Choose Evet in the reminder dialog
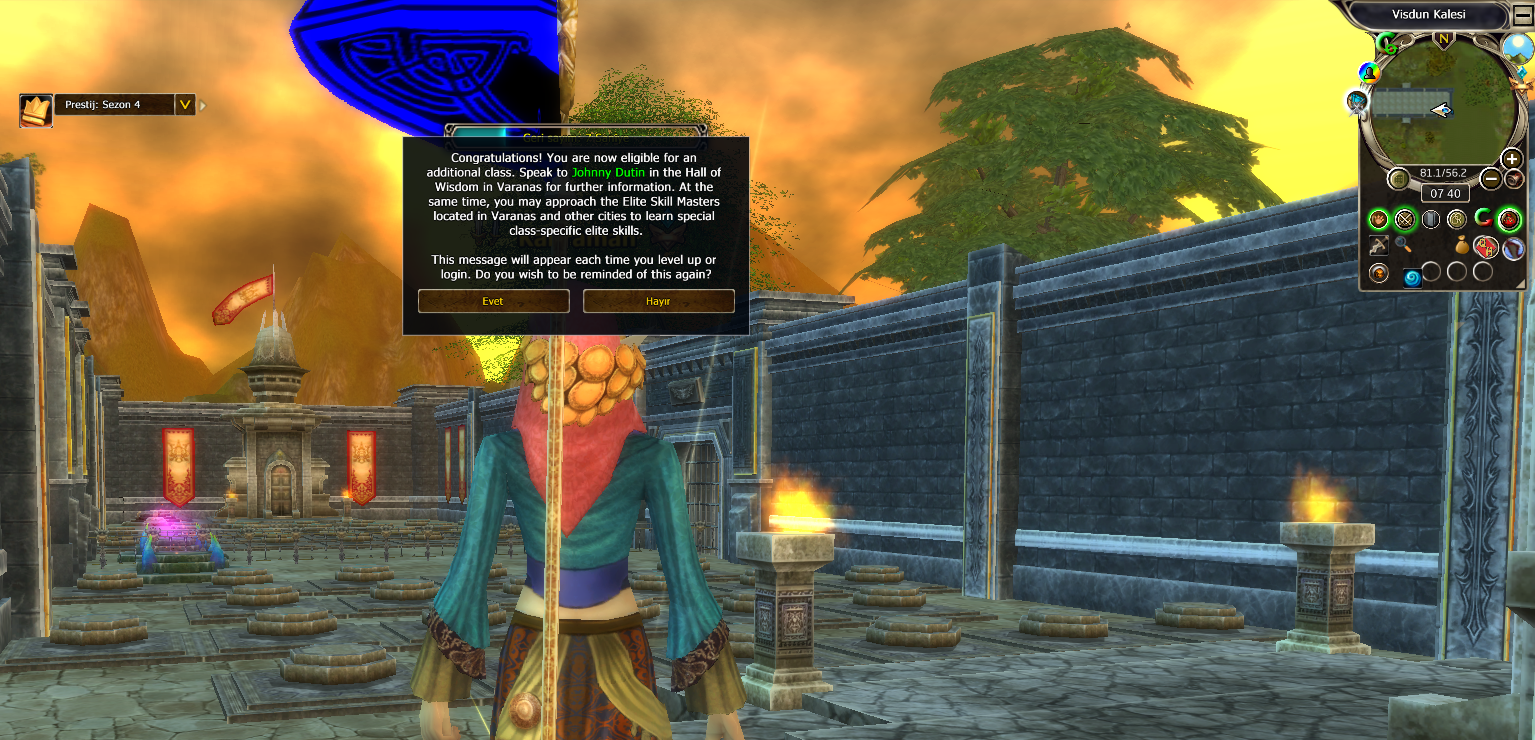The height and width of the screenshot is (740, 1535). [493, 301]
